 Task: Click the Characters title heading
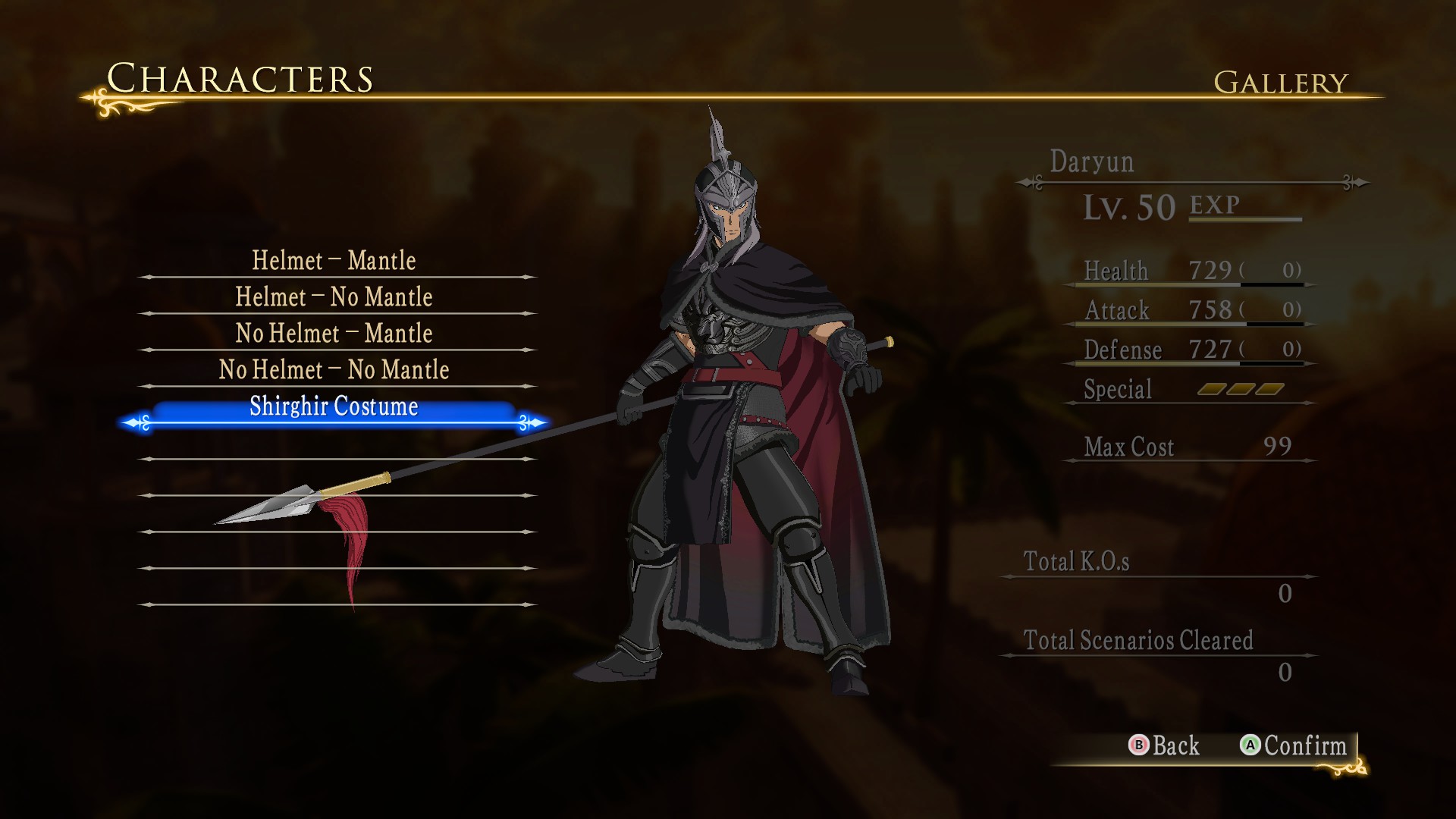pyautogui.click(x=240, y=78)
